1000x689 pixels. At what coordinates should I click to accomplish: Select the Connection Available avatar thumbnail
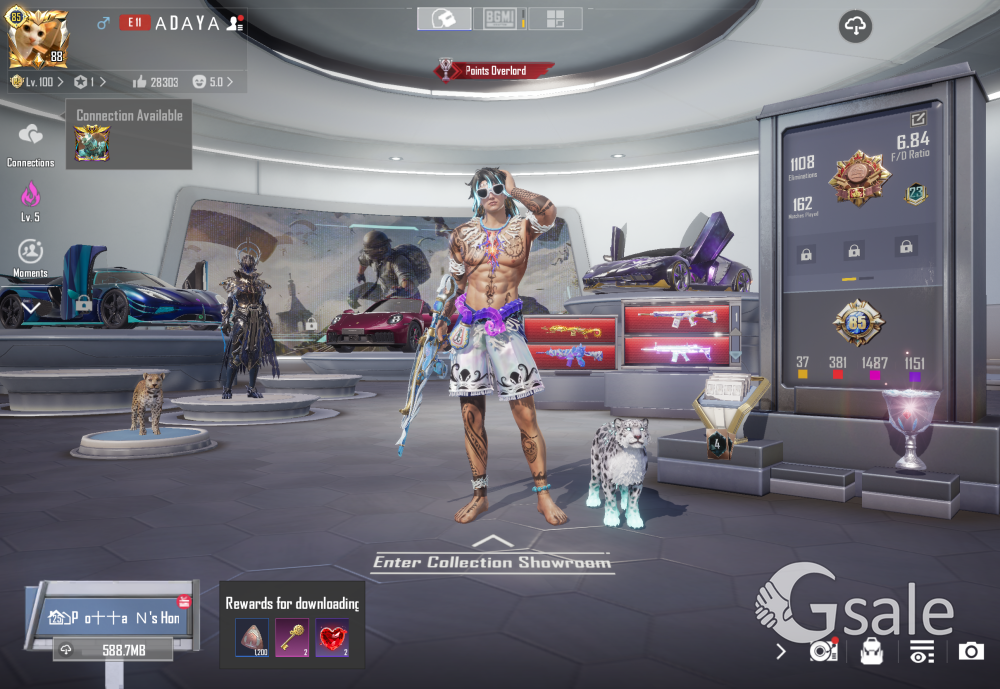tap(92, 143)
